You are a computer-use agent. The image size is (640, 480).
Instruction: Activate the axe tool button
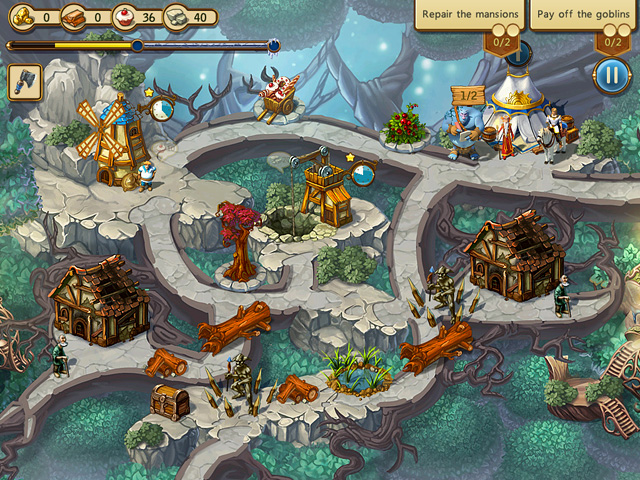pos(25,83)
